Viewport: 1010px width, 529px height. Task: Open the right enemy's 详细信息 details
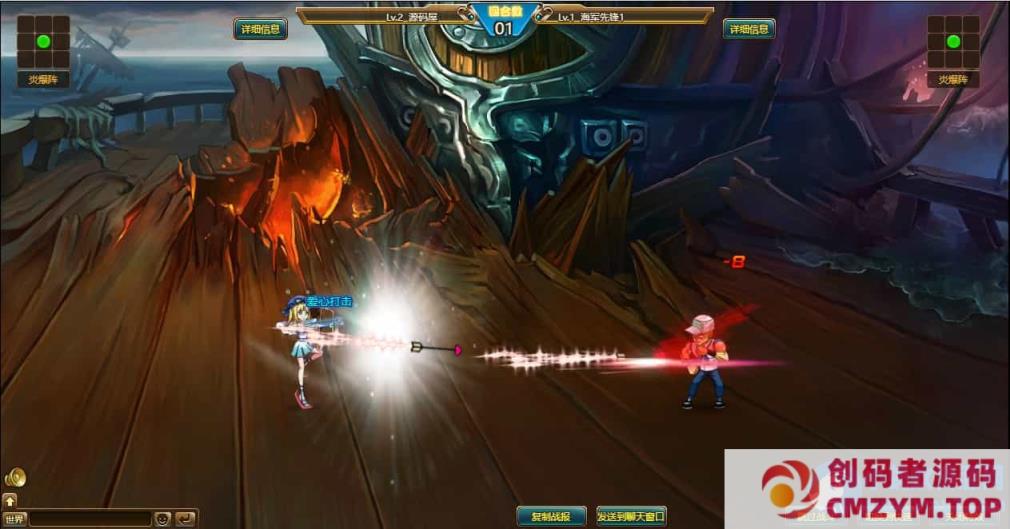(749, 29)
